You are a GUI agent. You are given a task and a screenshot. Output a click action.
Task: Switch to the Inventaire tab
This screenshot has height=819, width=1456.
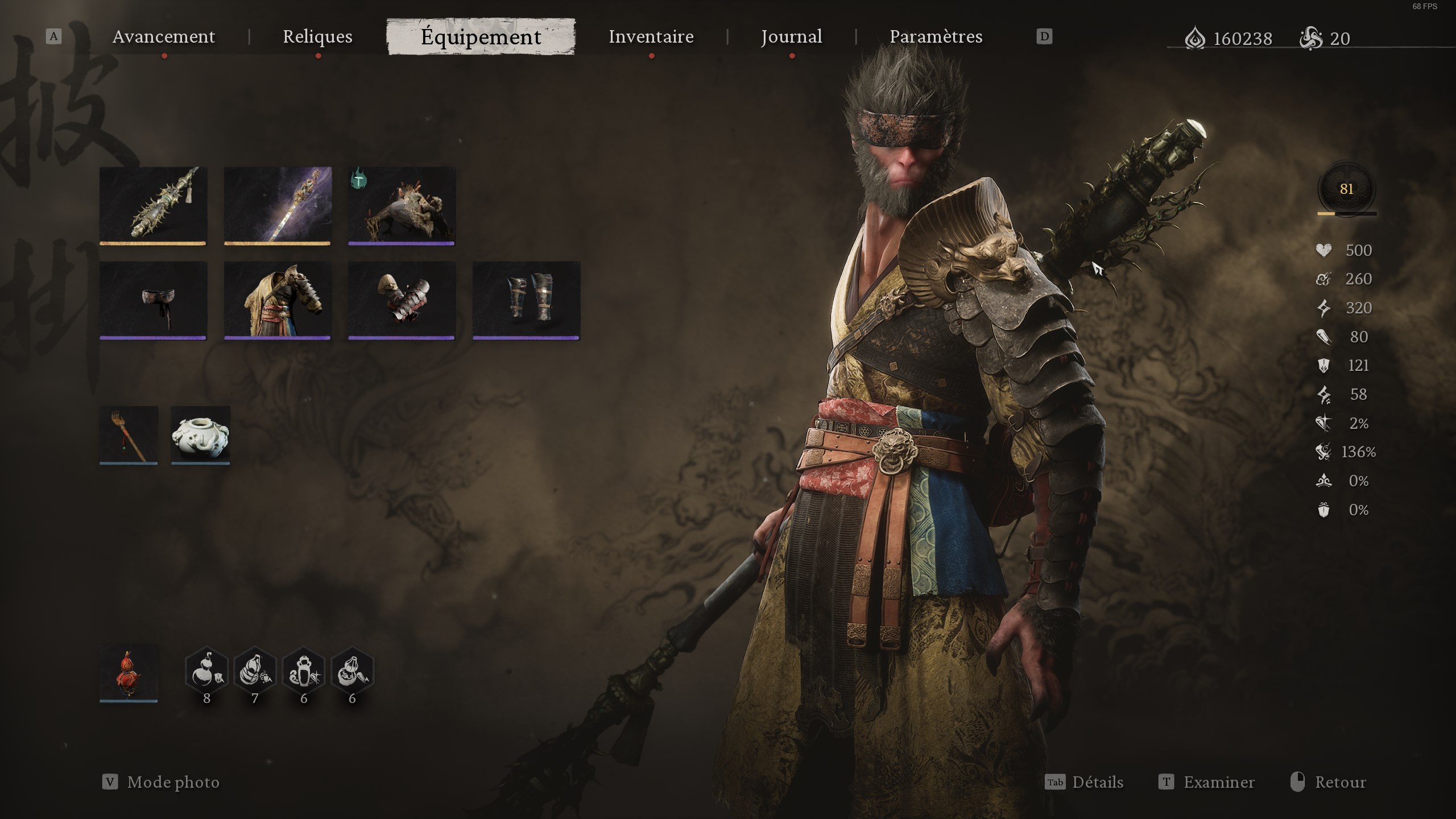click(x=651, y=36)
